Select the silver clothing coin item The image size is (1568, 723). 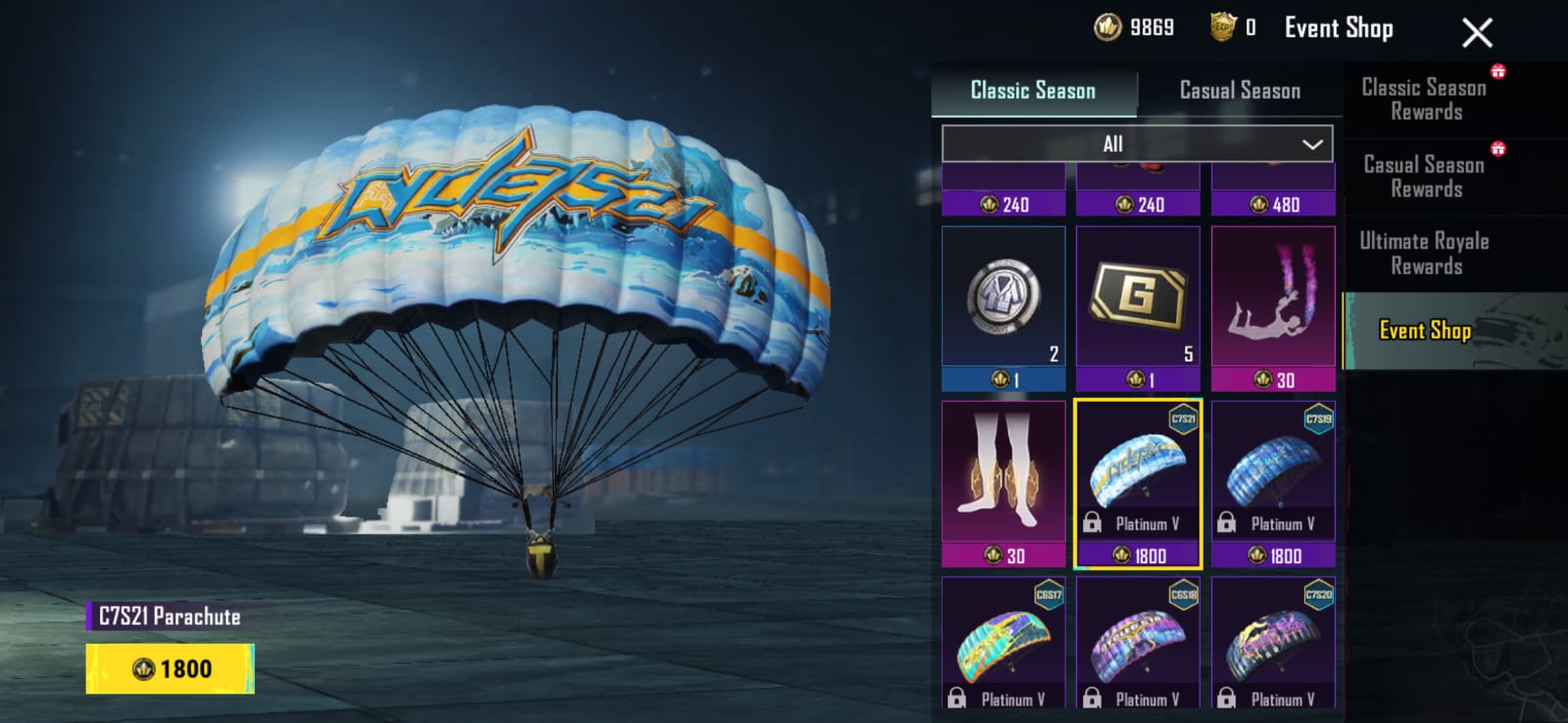(x=1004, y=309)
